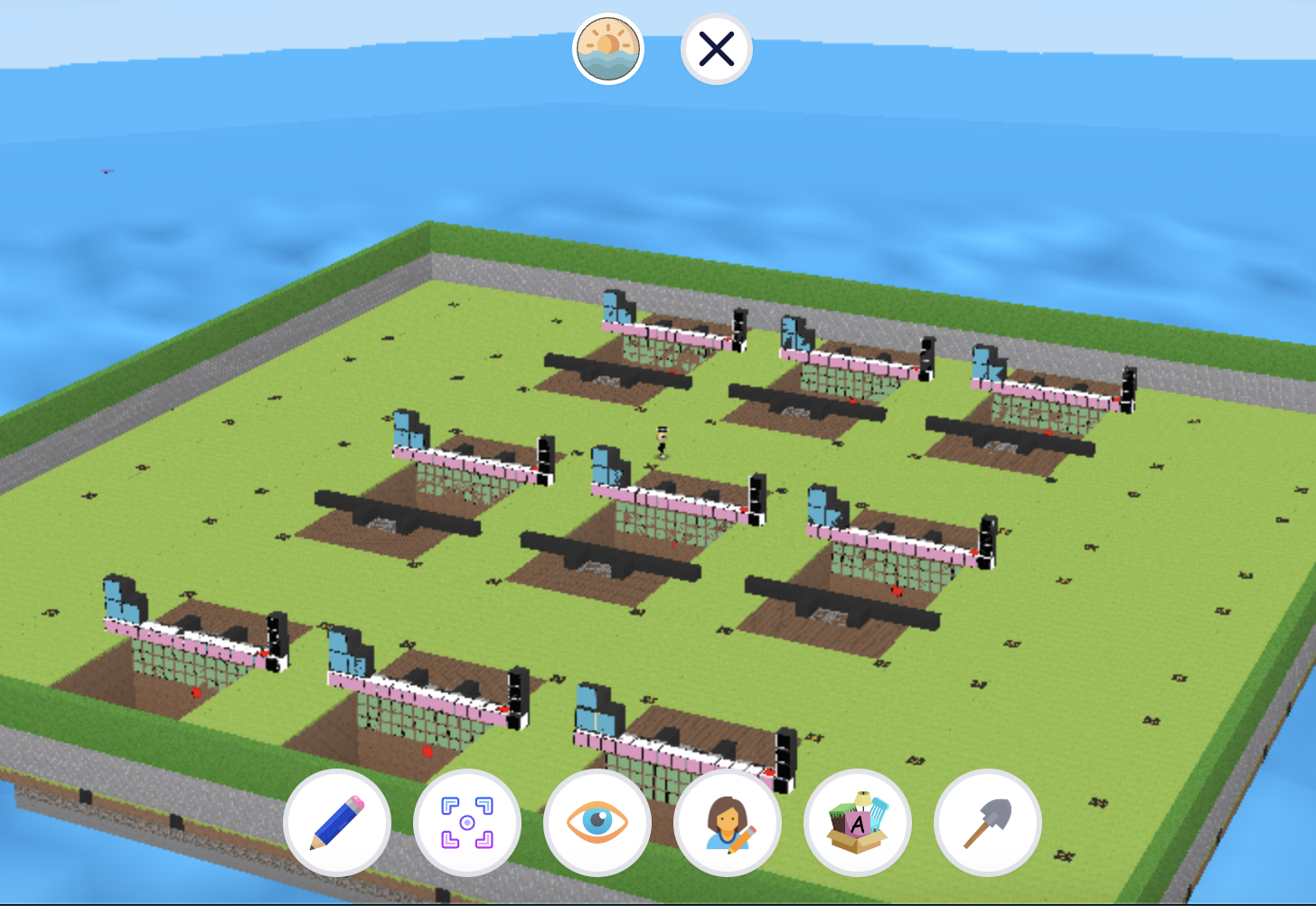This screenshot has height=906, width=1316.
Task: Open the build tools drawer via pencil
Action: pyautogui.click(x=338, y=823)
